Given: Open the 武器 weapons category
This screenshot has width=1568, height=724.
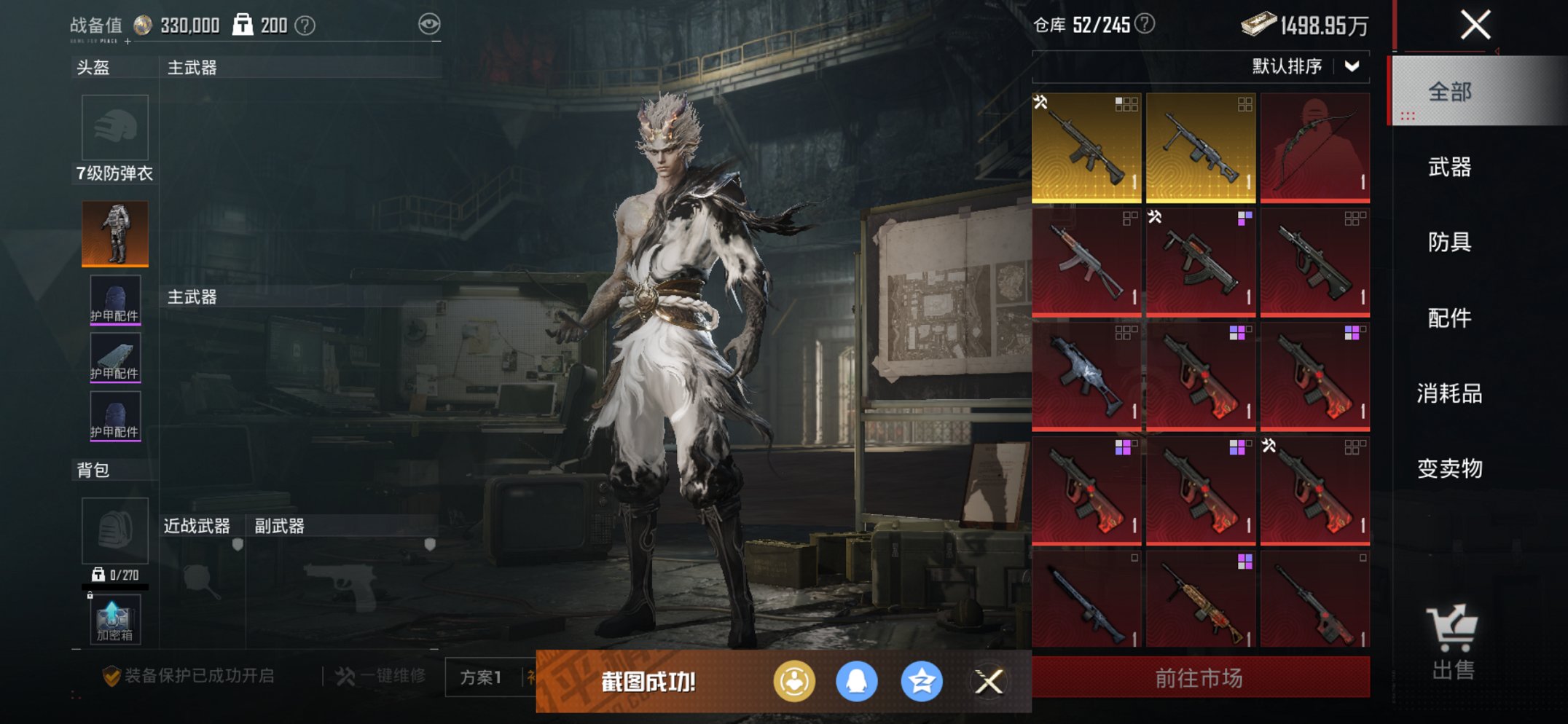Looking at the screenshot, I should coord(1450,168).
